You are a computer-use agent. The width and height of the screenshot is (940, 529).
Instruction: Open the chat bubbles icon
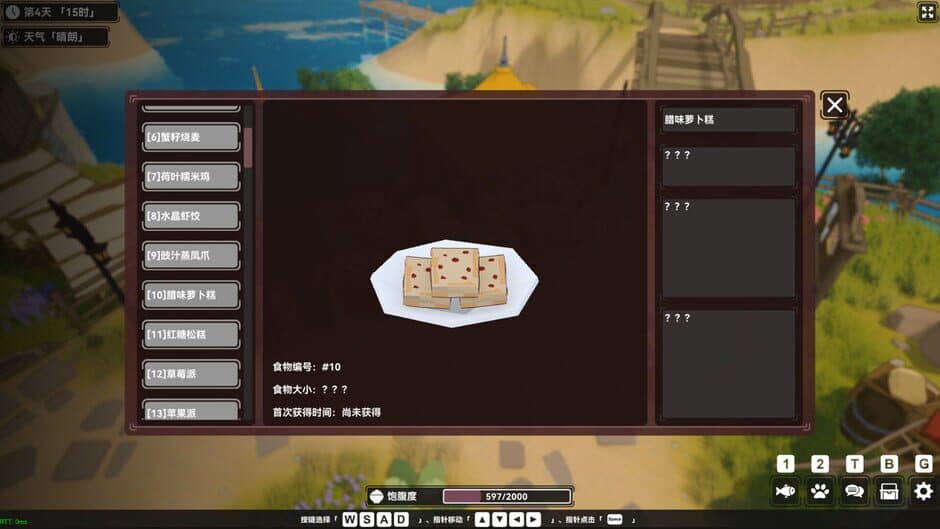pyautogui.click(x=854, y=491)
